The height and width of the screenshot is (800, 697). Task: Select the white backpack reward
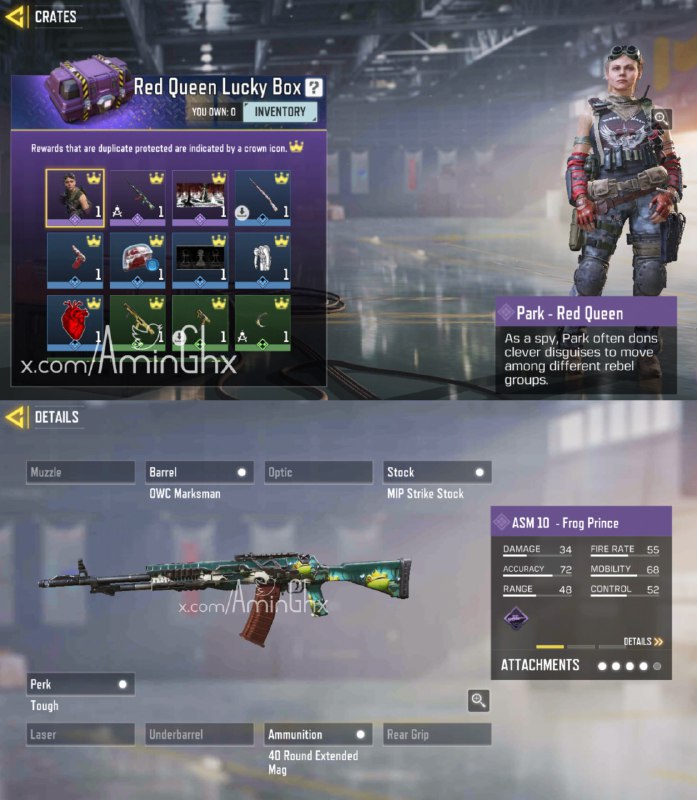[262, 260]
